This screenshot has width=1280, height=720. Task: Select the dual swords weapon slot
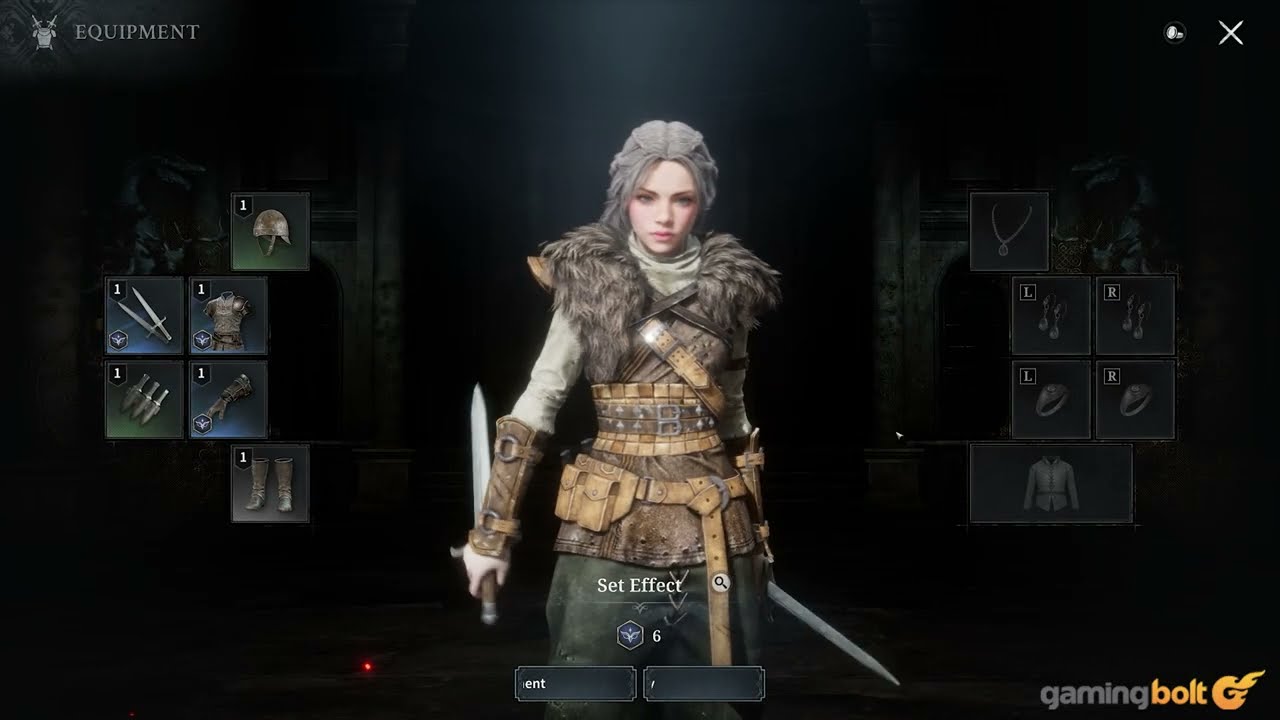pyautogui.click(x=145, y=316)
